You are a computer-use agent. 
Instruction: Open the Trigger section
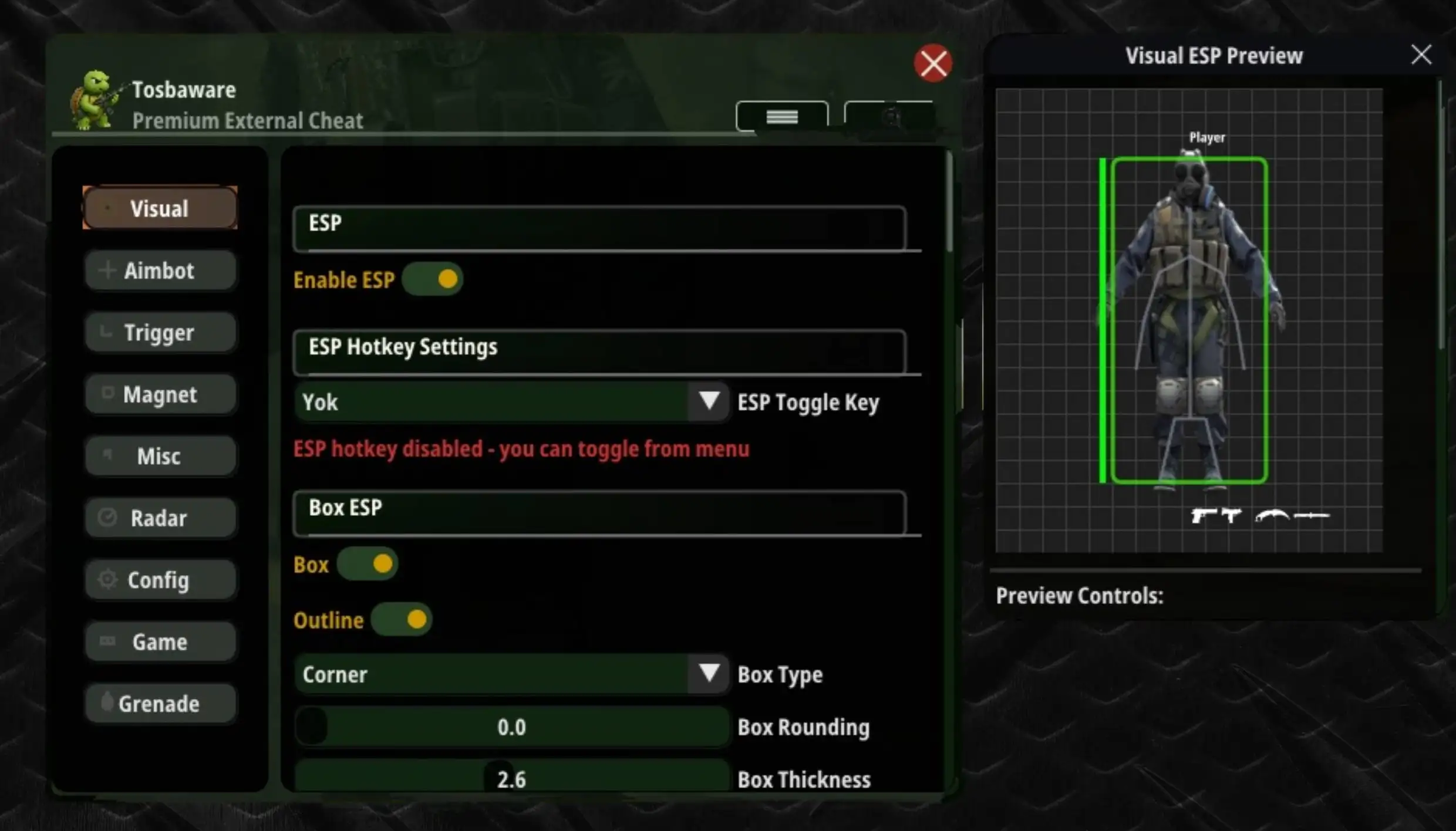[x=160, y=333]
